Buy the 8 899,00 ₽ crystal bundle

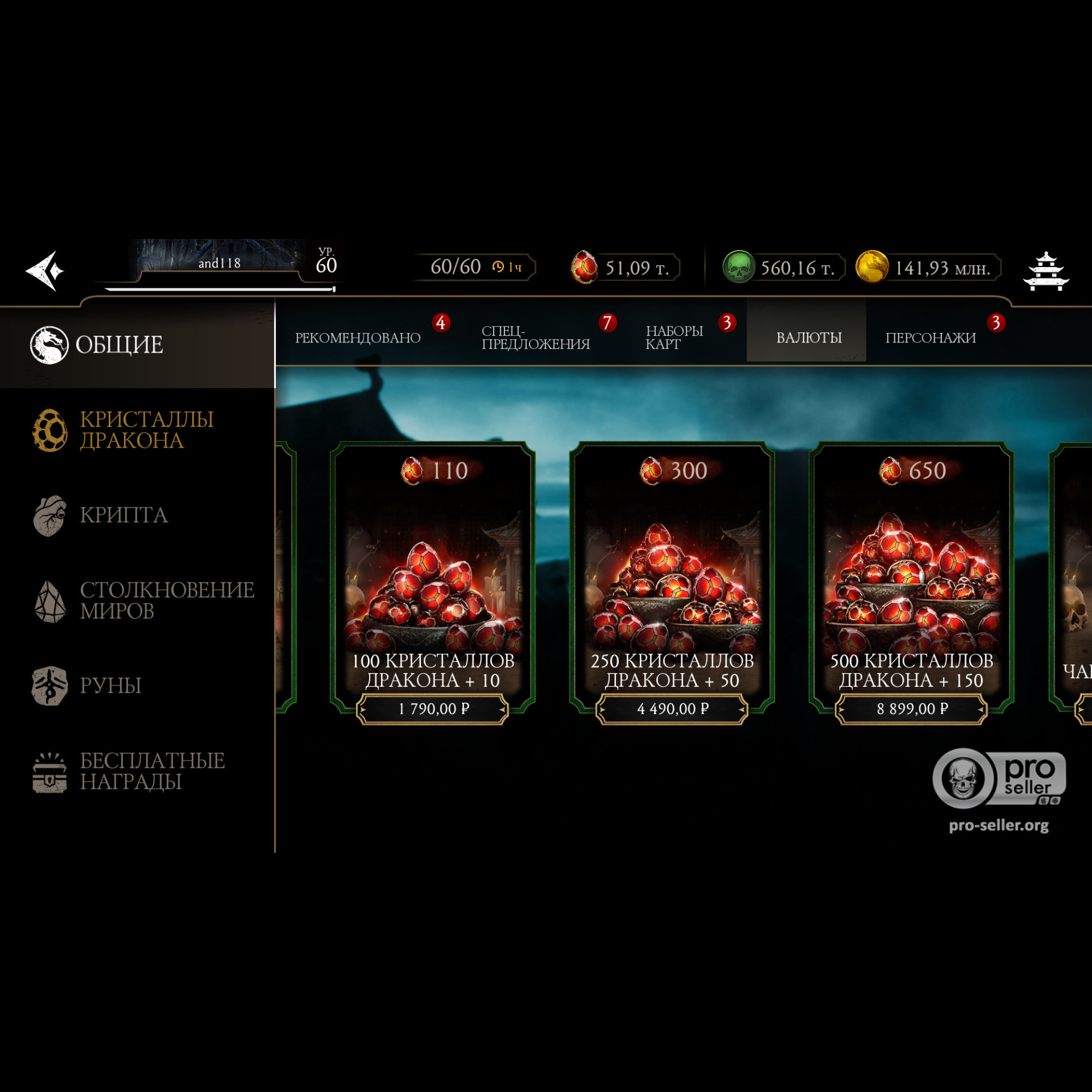[912, 709]
